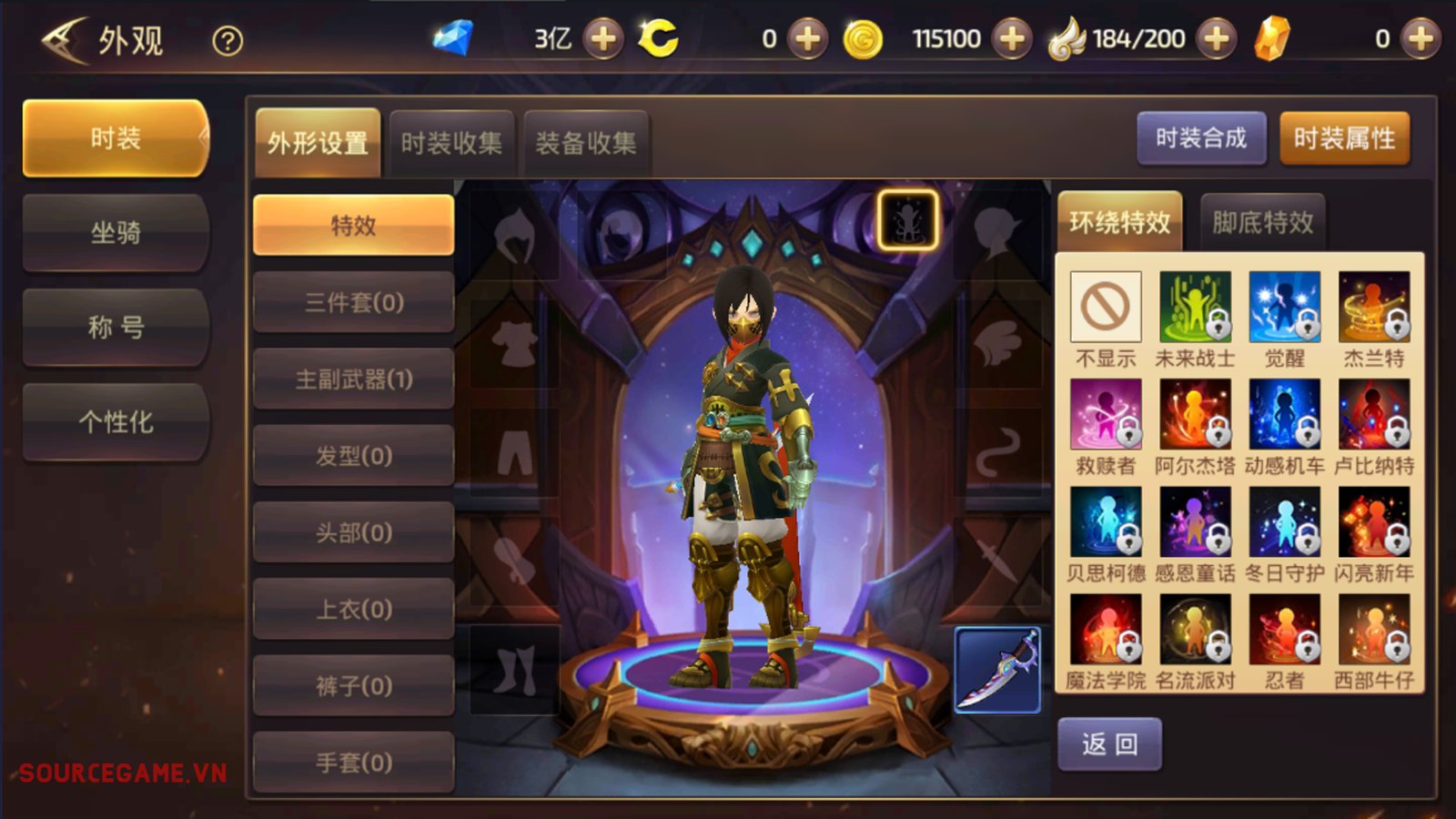The height and width of the screenshot is (819, 1456).
Task: Open the question mark help icon
Action: 227,41
